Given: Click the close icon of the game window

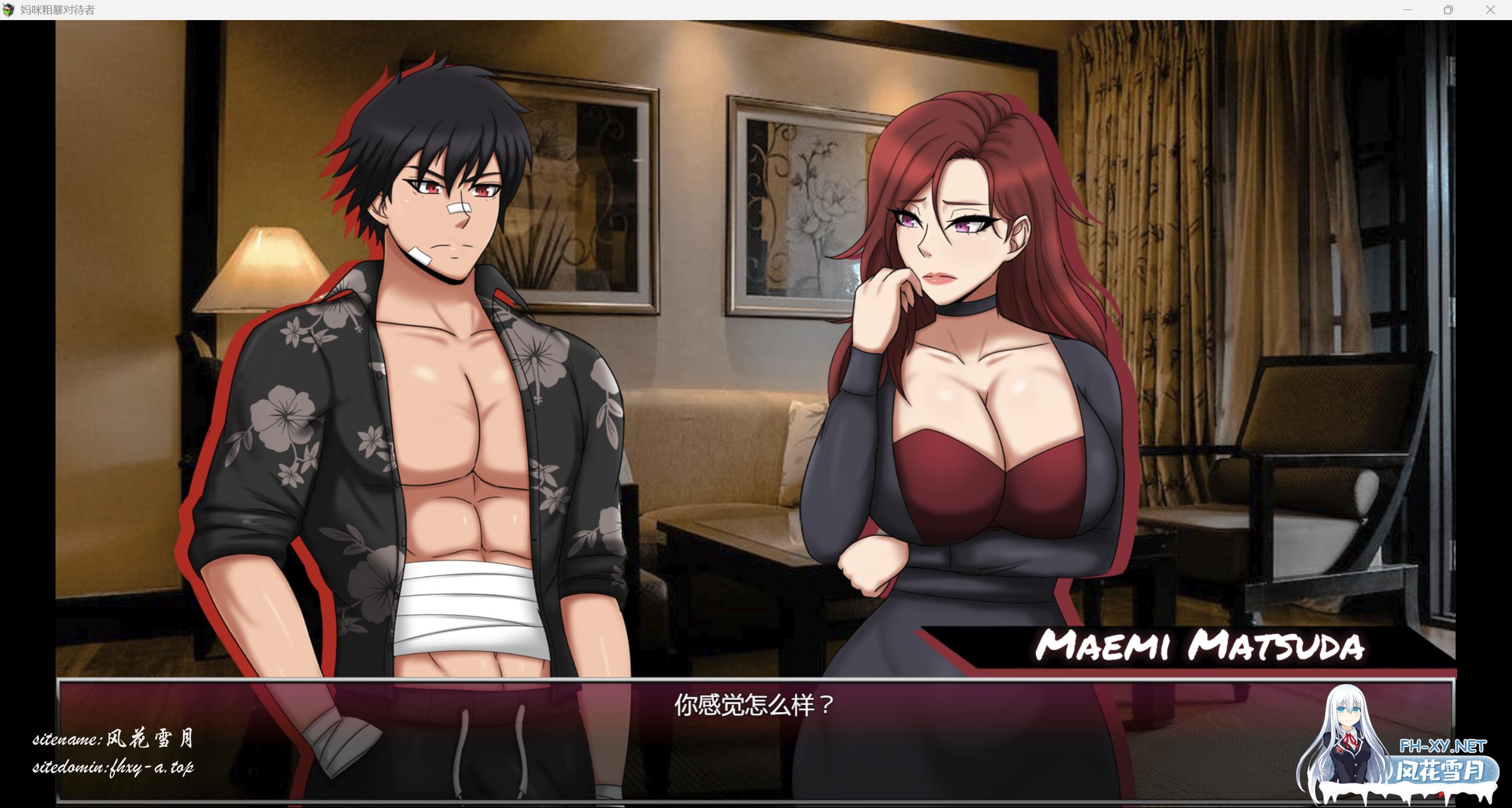Looking at the screenshot, I should pos(1491,9).
